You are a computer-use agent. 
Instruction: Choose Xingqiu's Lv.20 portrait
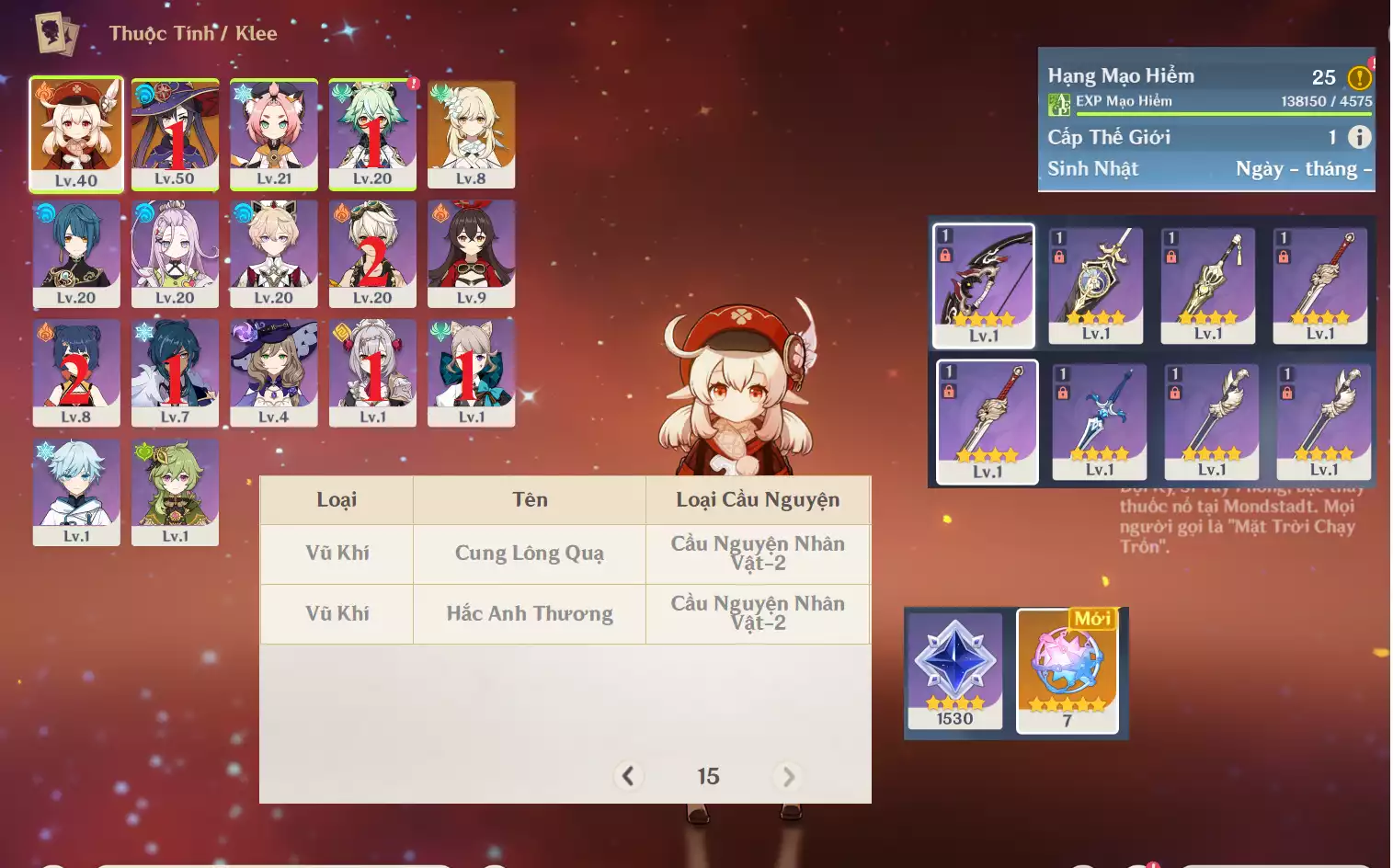point(76,253)
